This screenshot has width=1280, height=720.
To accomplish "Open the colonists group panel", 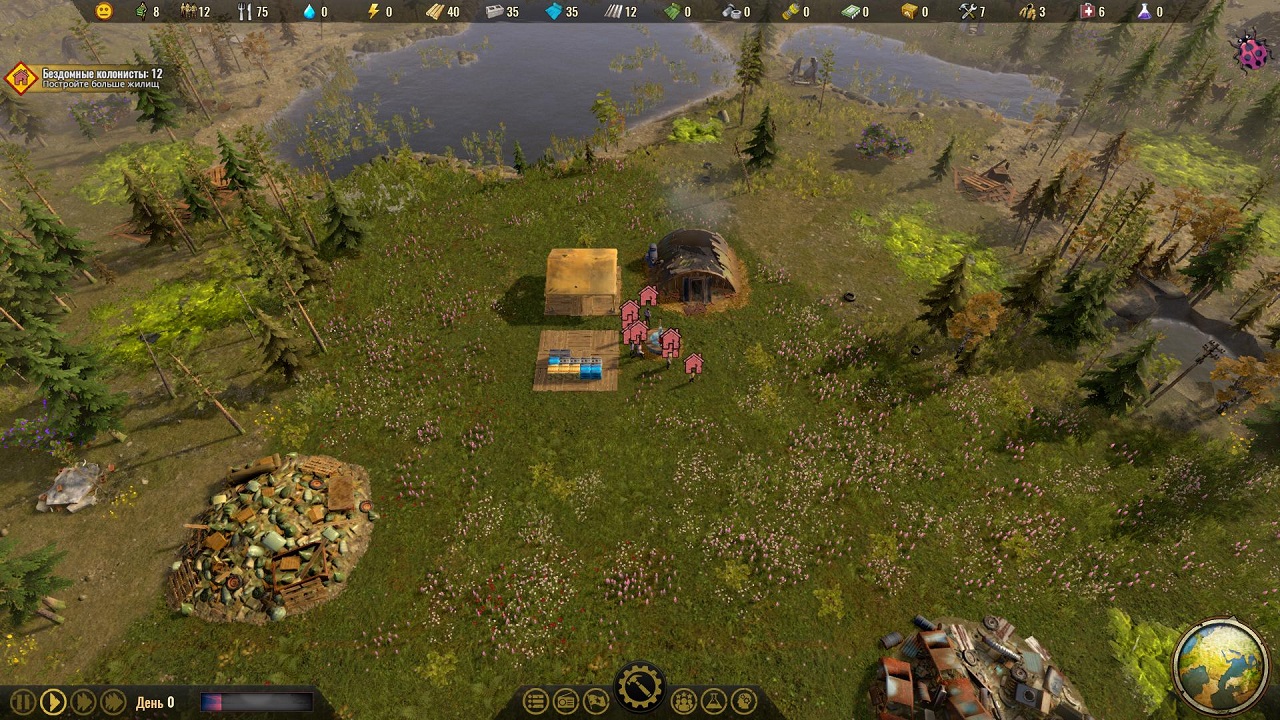I will [x=684, y=702].
